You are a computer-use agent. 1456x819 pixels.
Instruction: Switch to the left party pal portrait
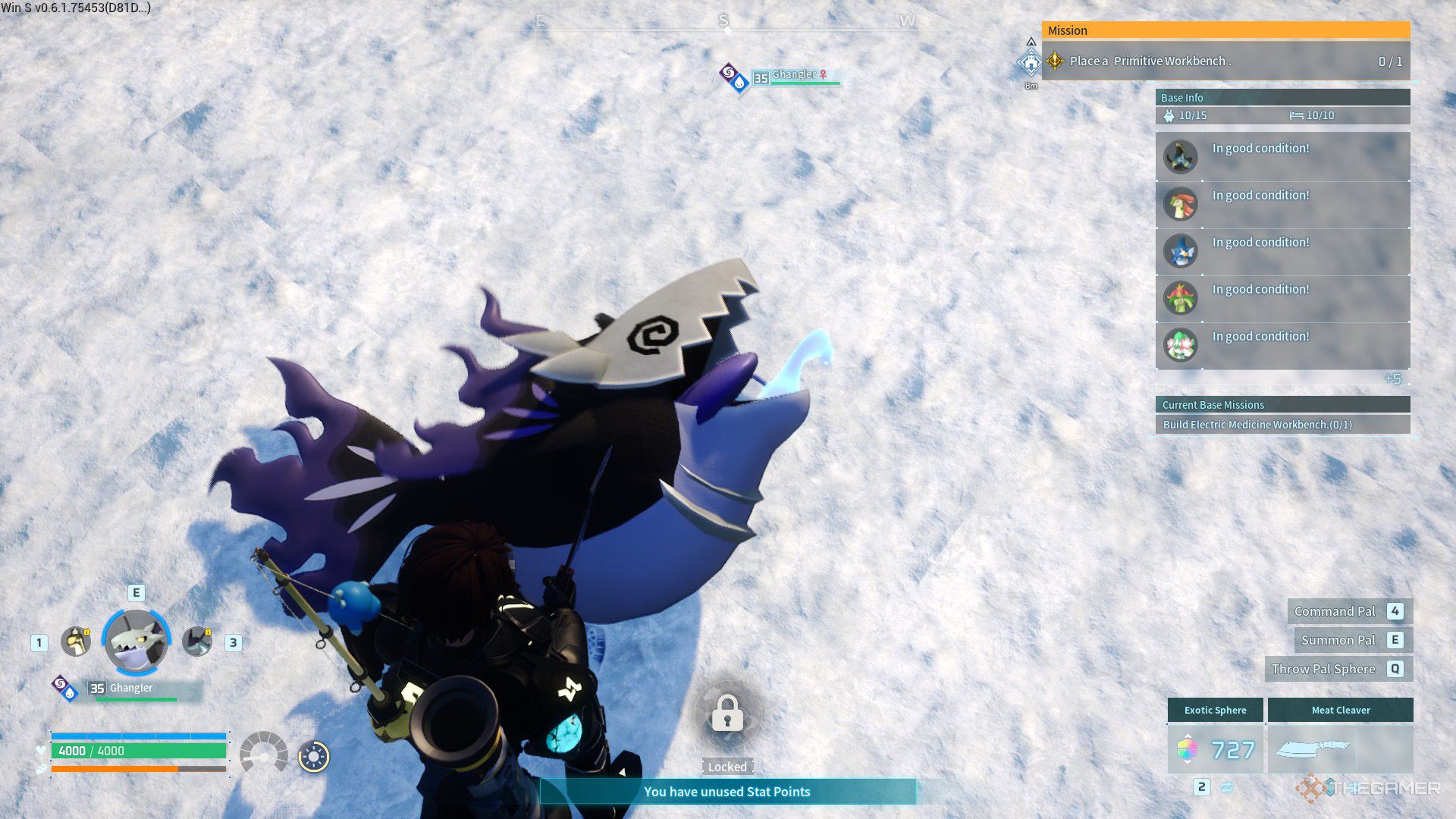click(76, 642)
